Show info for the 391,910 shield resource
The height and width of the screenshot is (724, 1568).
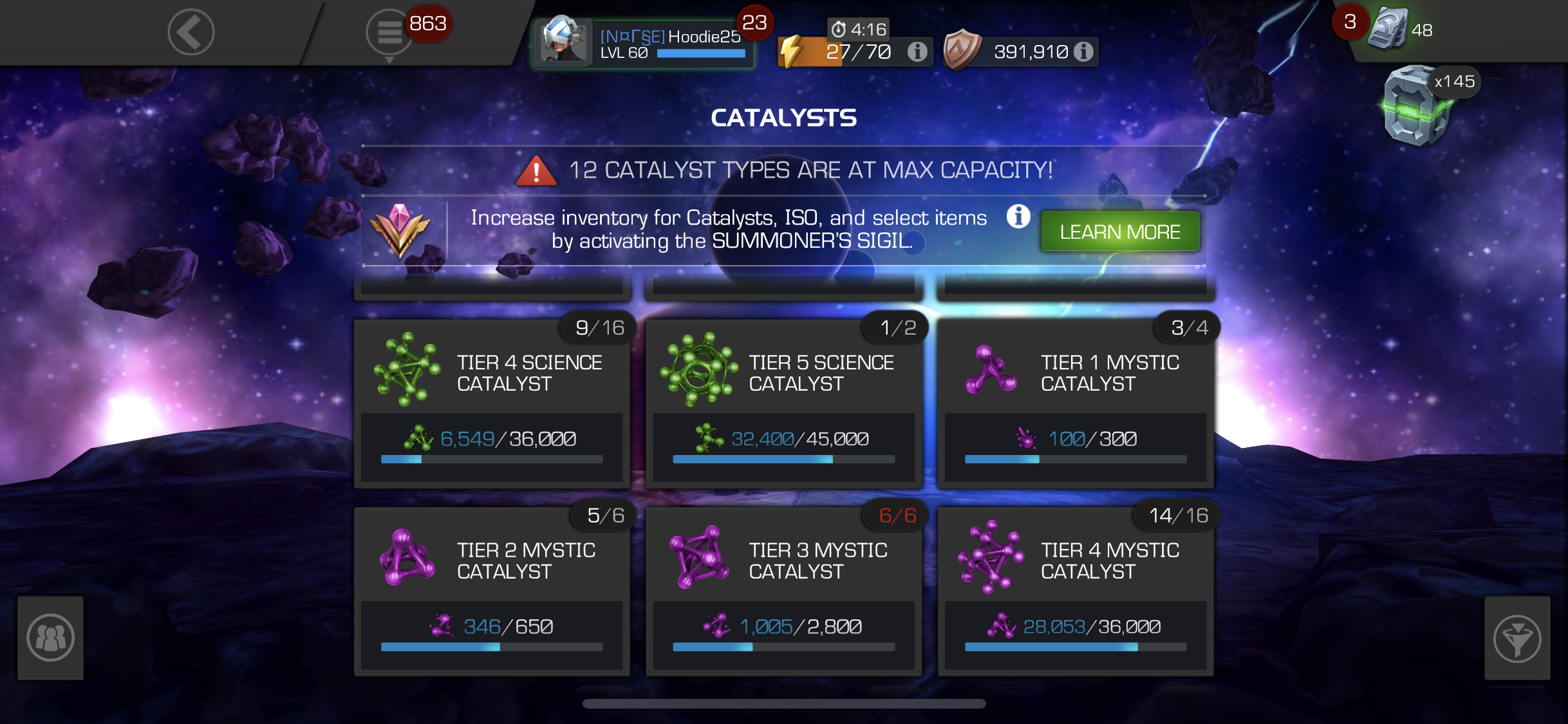click(1084, 51)
